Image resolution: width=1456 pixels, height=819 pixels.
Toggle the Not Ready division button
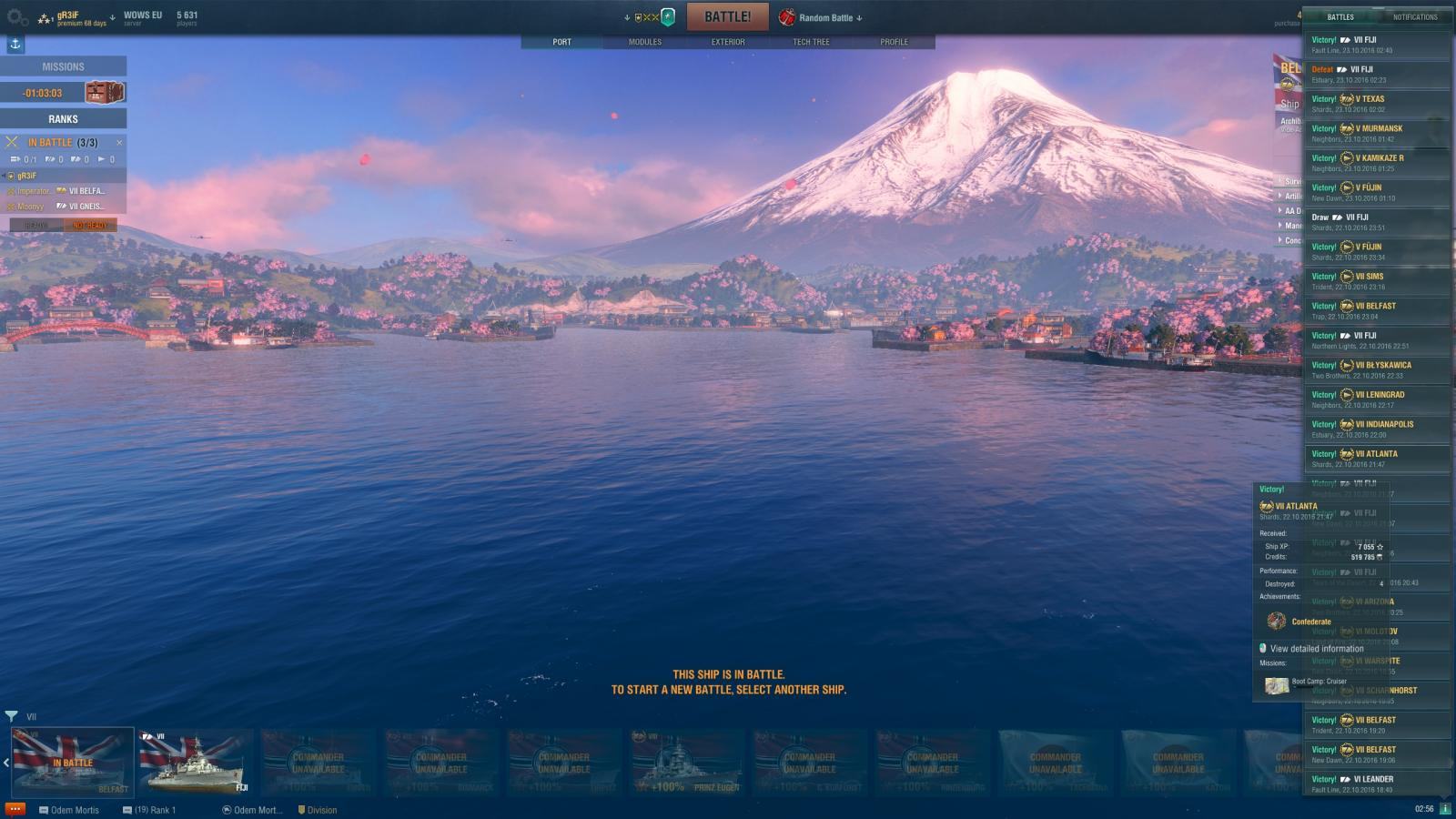click(90, 225)
